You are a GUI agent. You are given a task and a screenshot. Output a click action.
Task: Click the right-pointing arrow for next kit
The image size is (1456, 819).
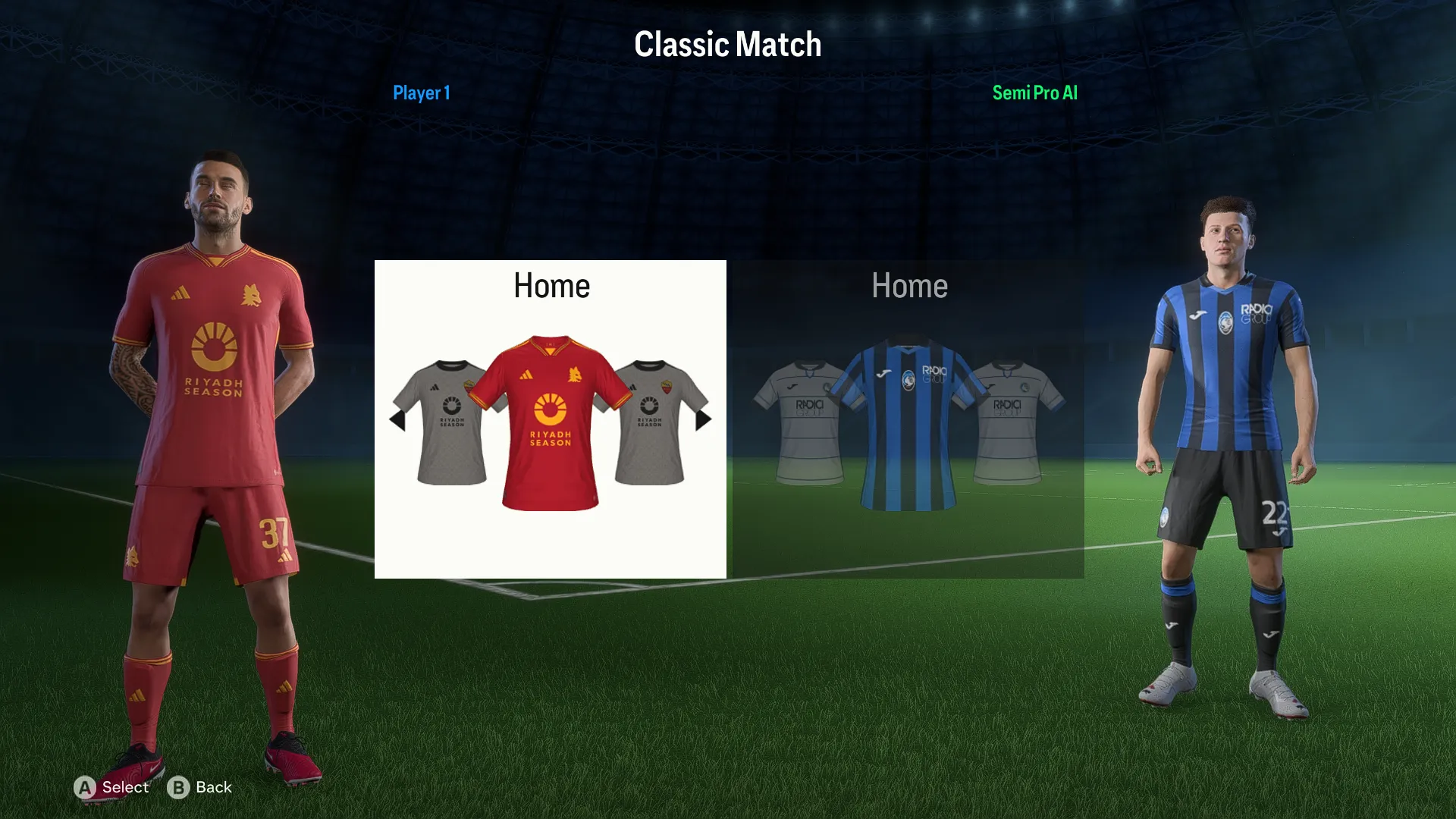point(704,419)
